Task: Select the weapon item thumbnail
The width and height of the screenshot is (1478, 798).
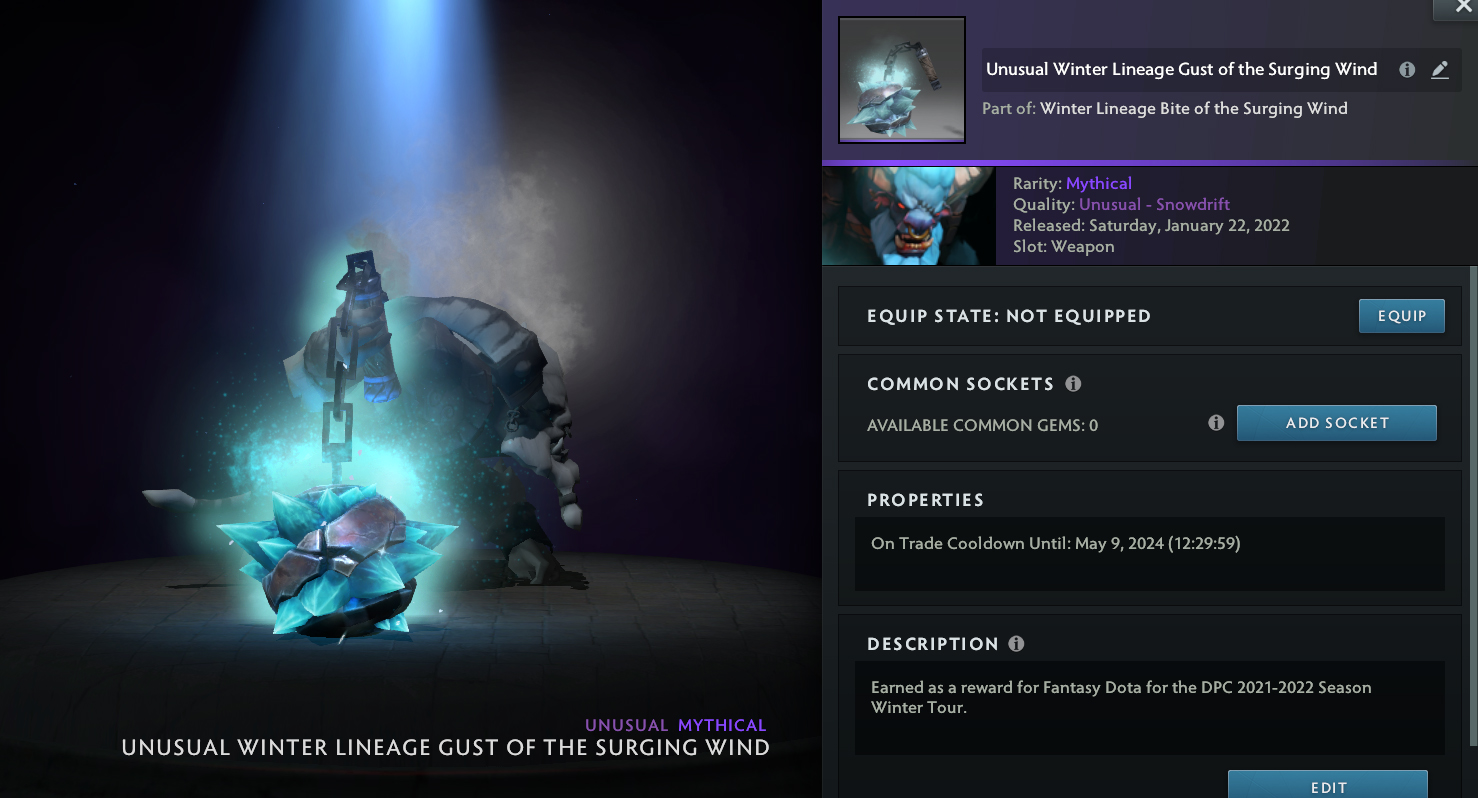Action: point(901,80)
